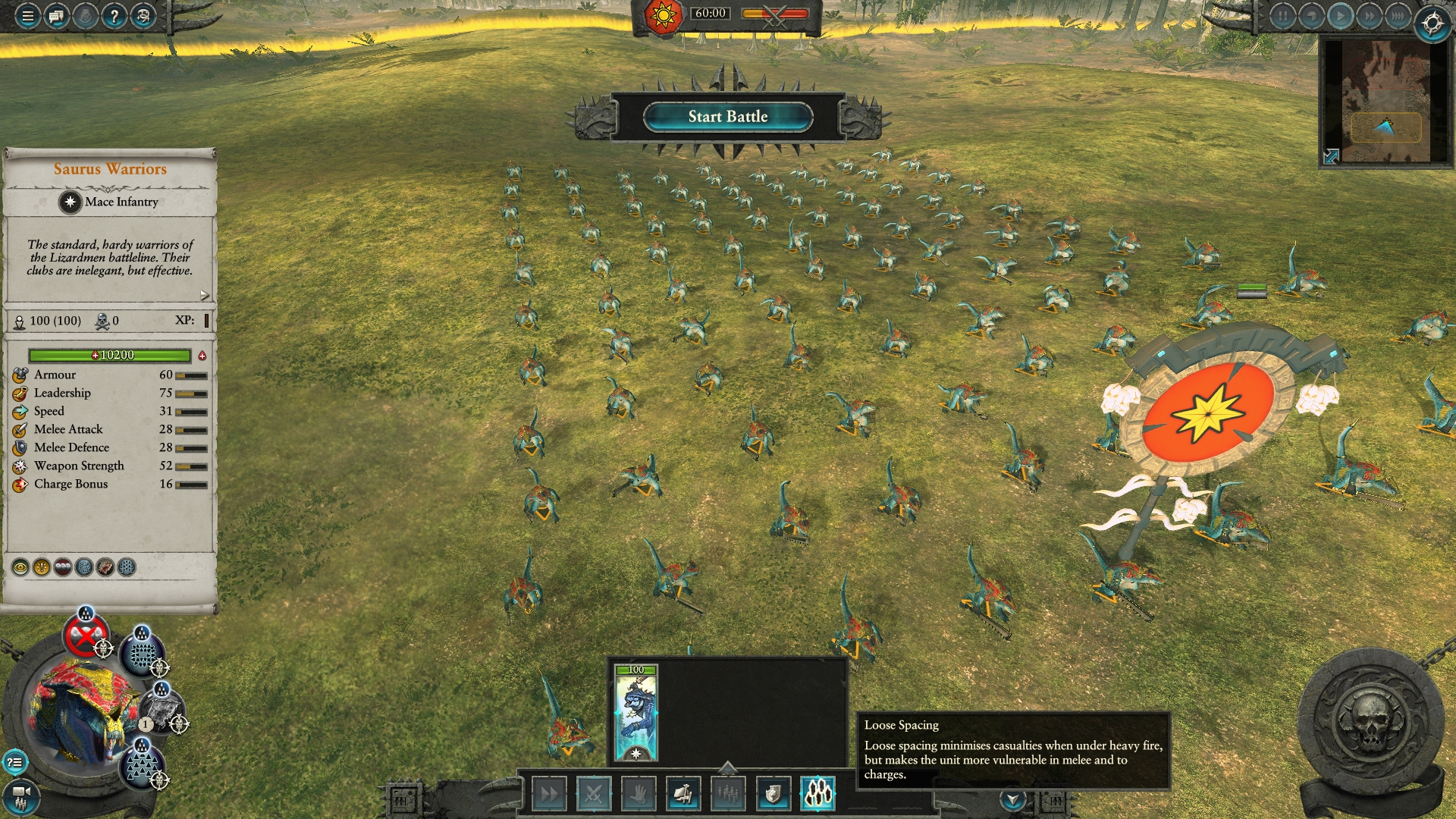
Task: Open the chat speech-bubble button
Action: click(56, 16)
